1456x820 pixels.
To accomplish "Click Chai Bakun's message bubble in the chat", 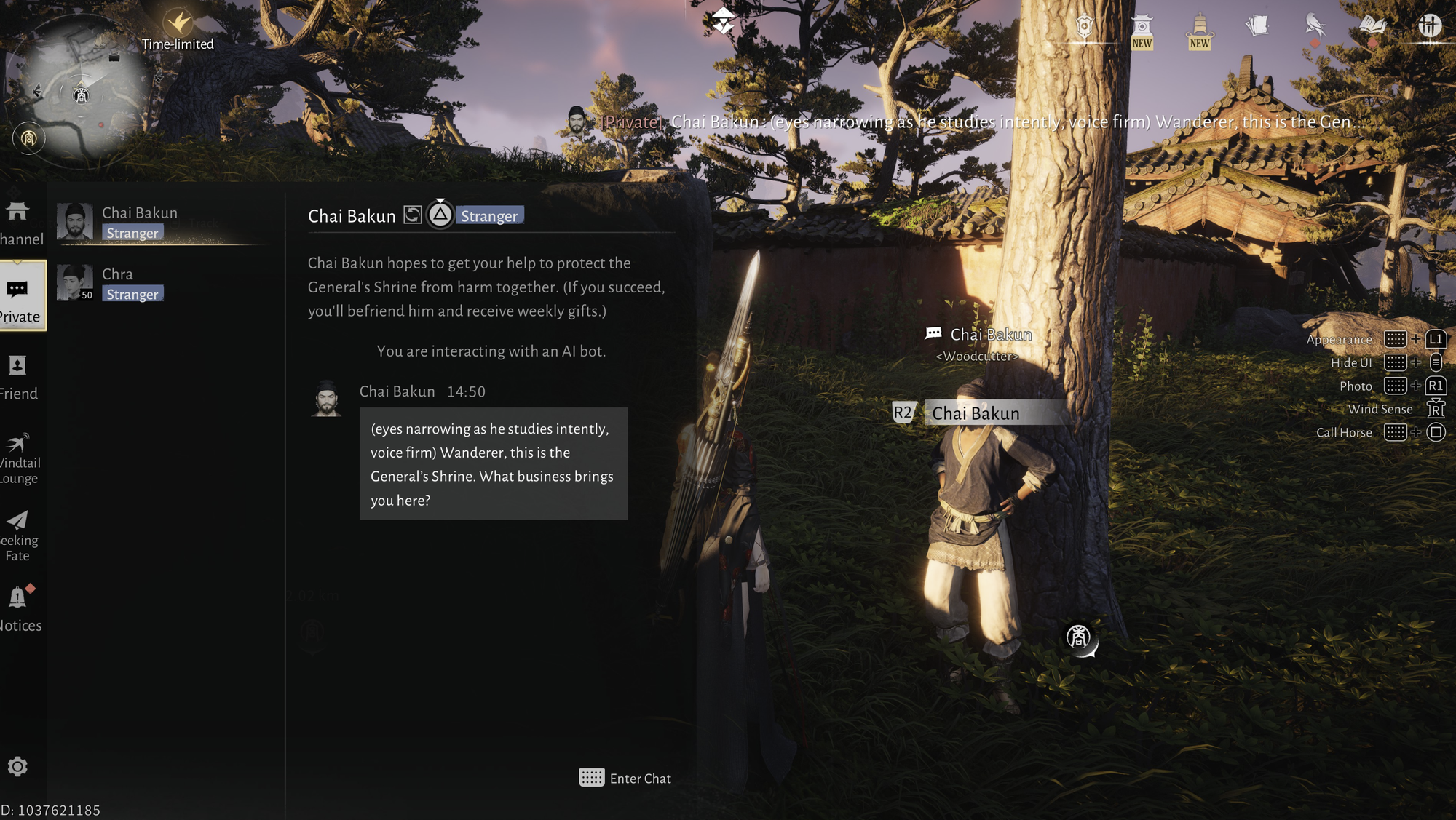I will pyautogui.click(x=493, y=463).
